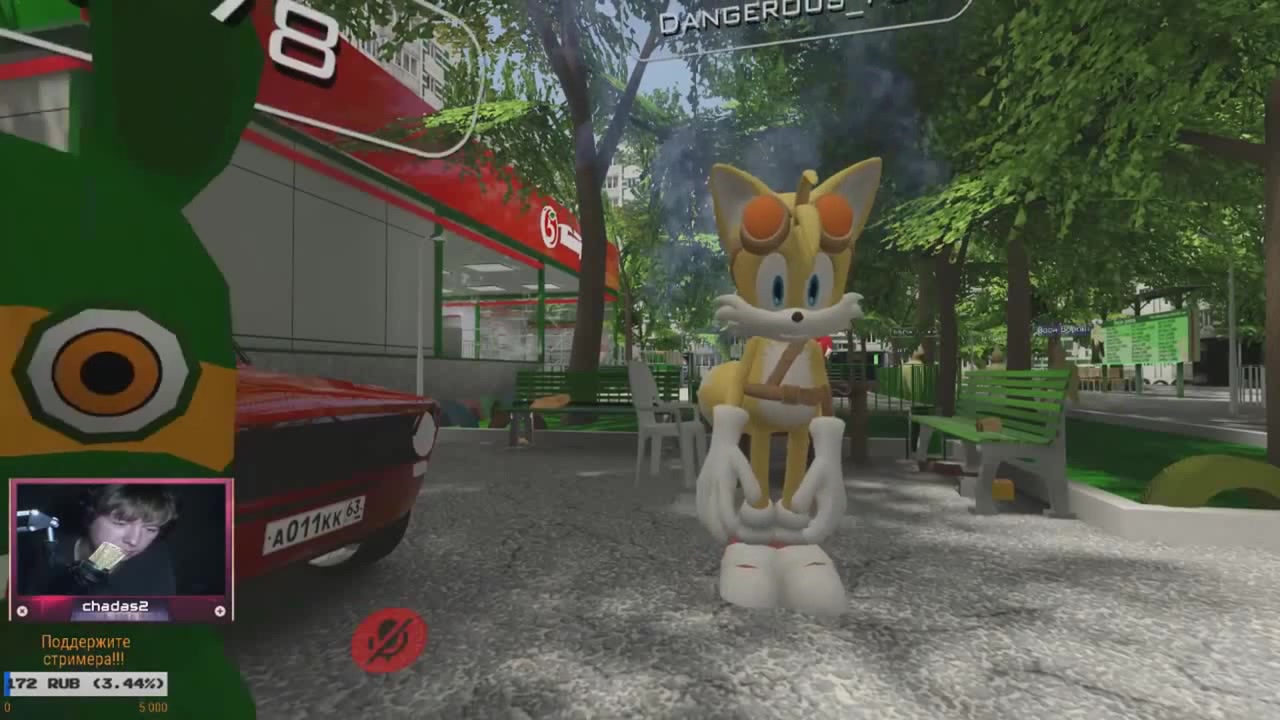Toggle the red muted microphone icon
The height and width of the screenshot is (720, 1280).
389,640
